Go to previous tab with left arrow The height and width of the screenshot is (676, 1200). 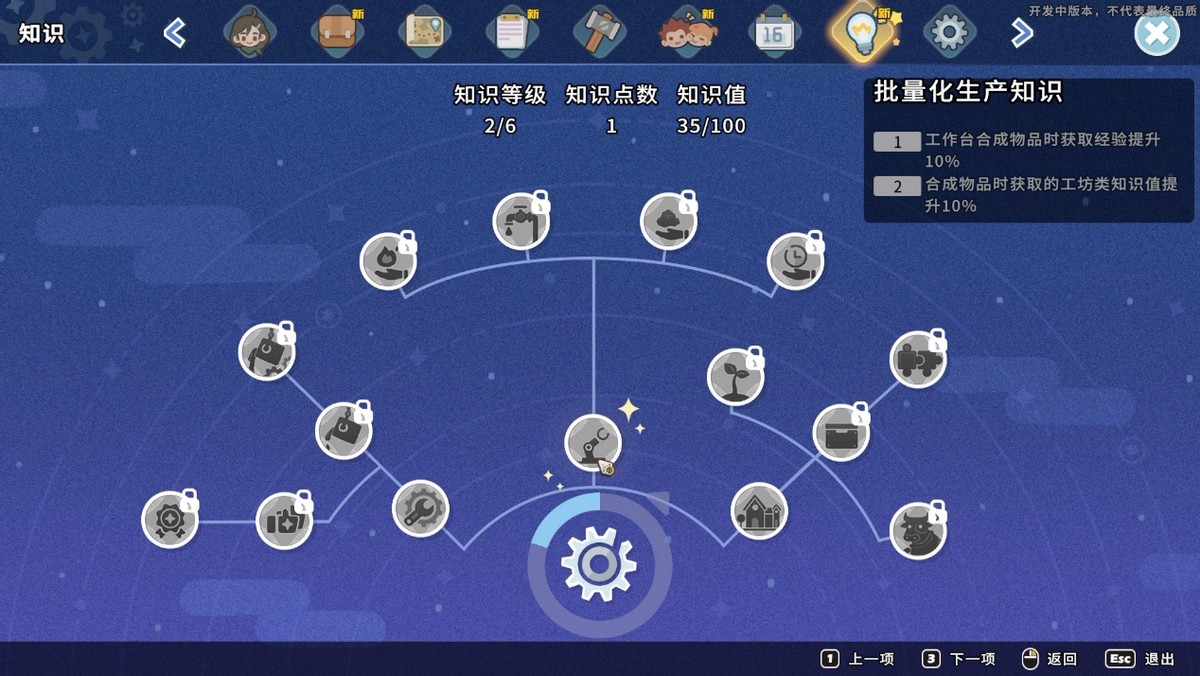175,33
